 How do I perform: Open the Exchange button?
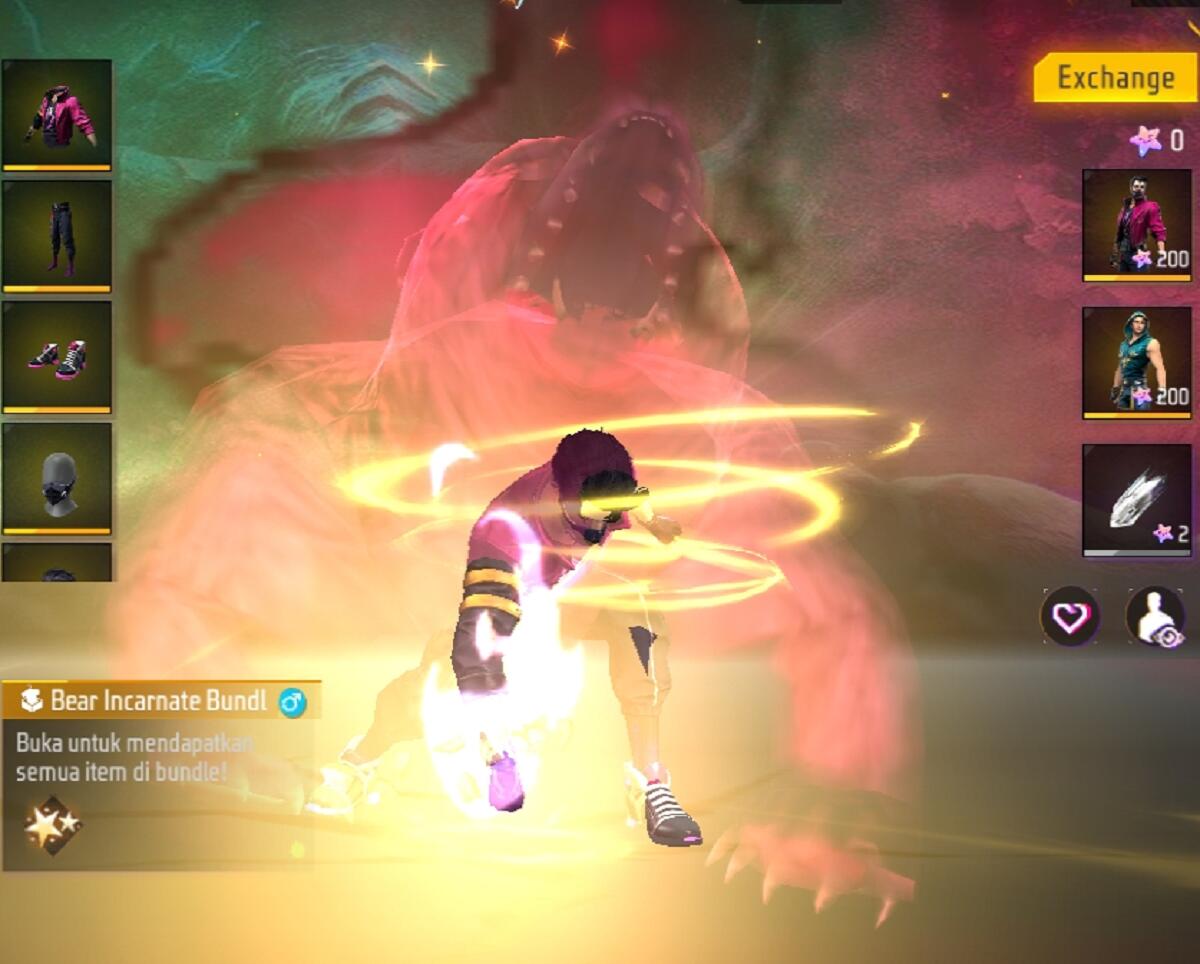[1115, 78]
